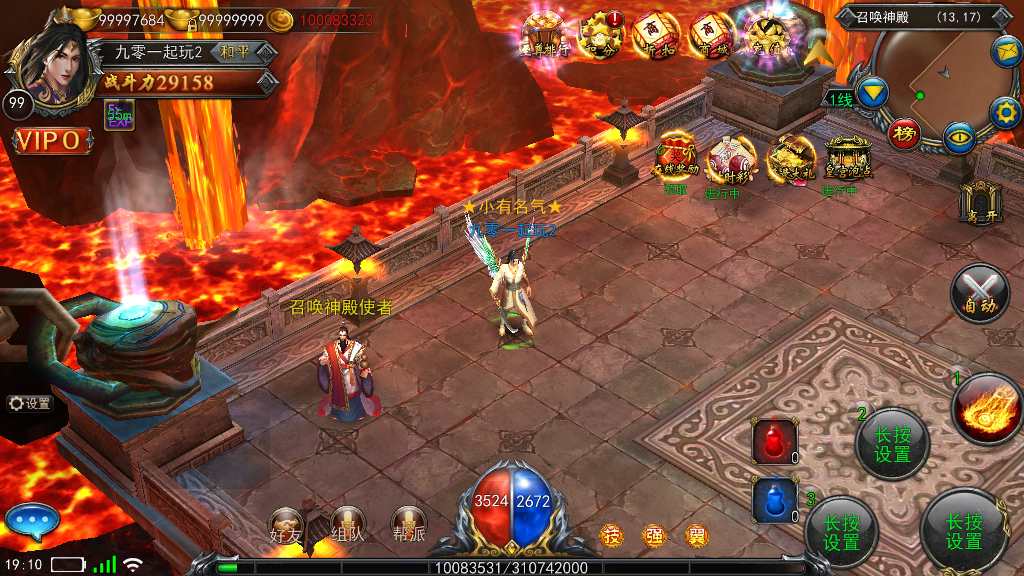Screen dimensions: 1024x576
Task: Open the red 榜 leaderboard button
Action: click(905, 134)
